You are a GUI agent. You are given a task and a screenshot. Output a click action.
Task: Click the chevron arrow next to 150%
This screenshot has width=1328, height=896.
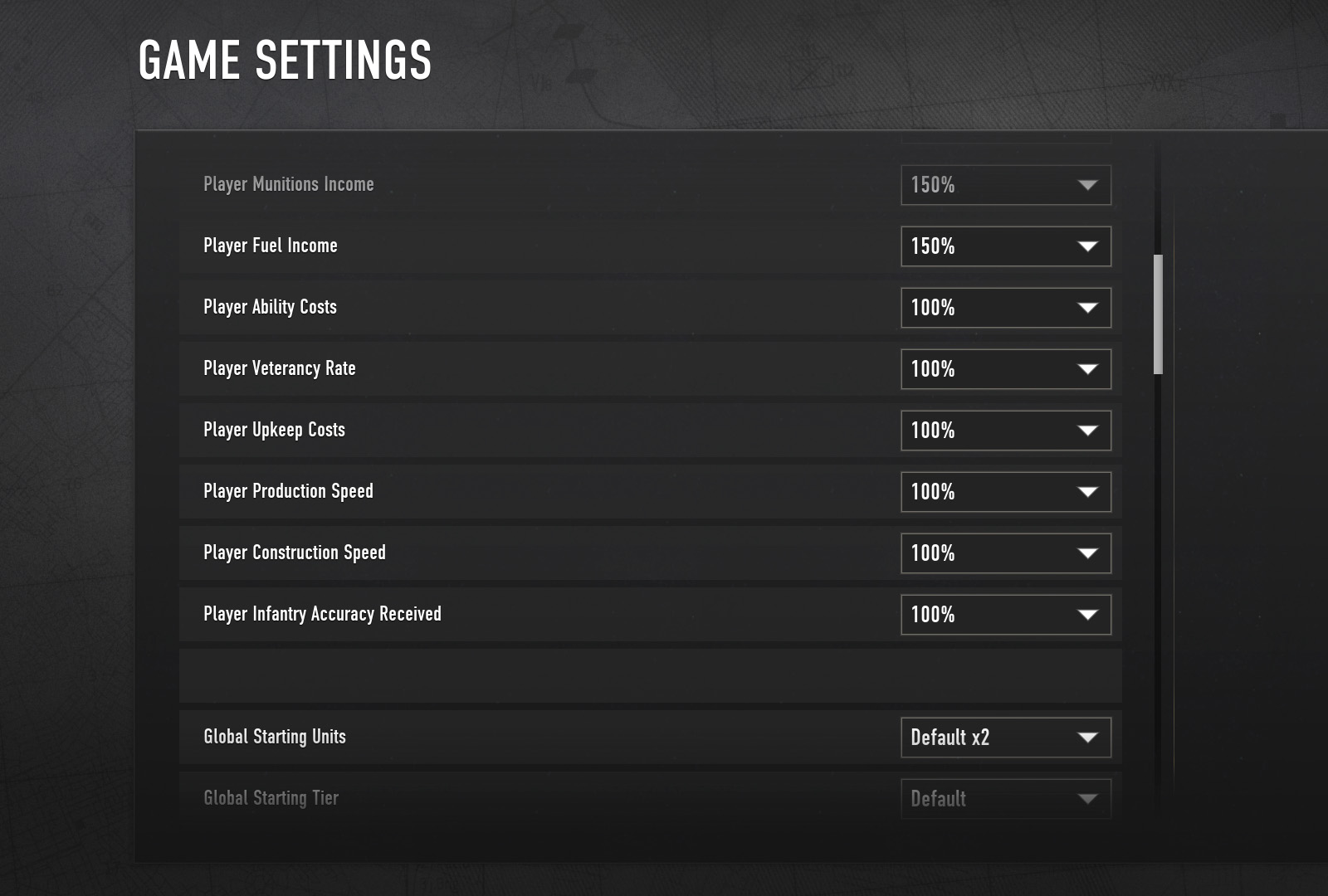(x=1087, y=246)
